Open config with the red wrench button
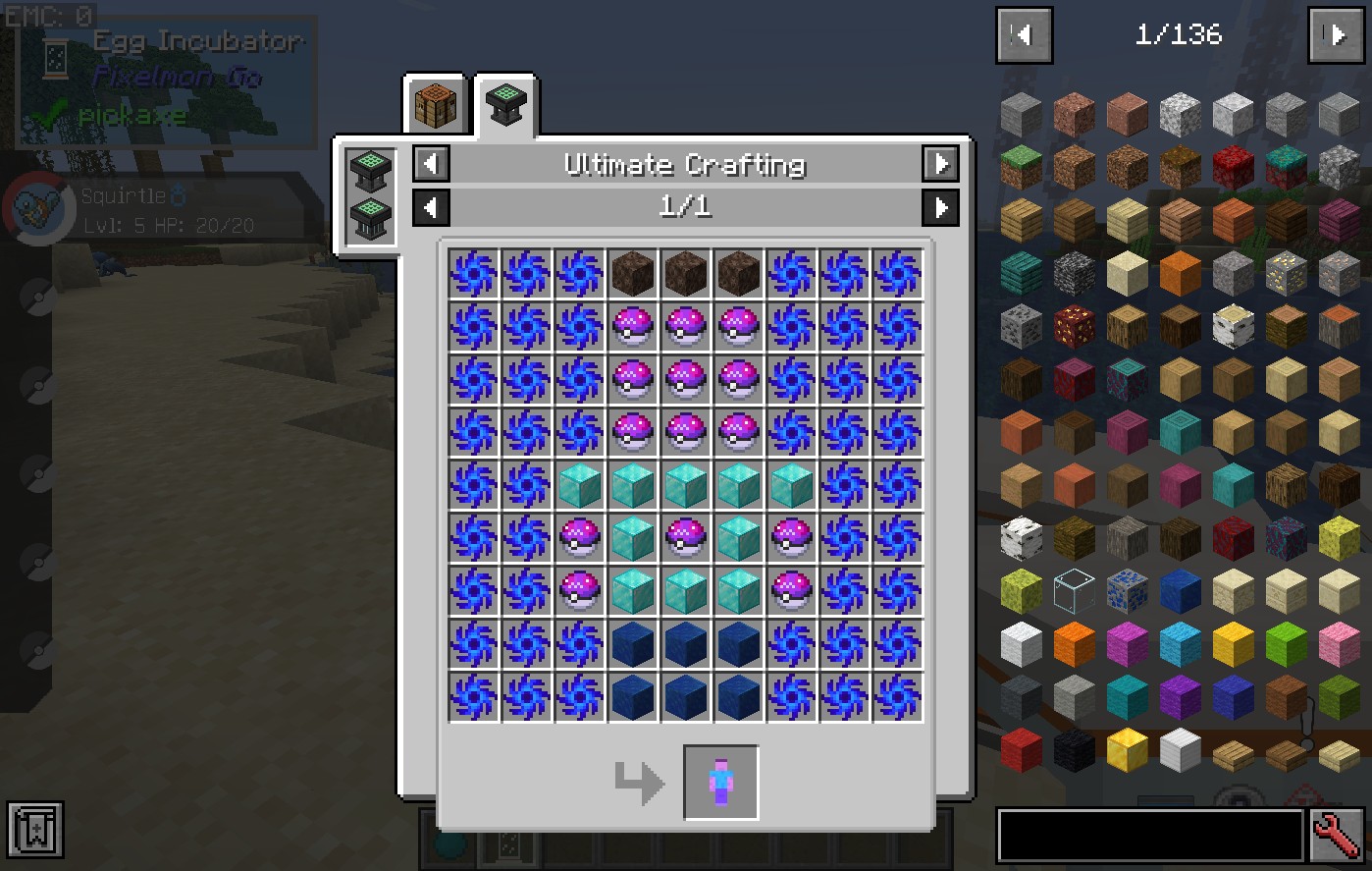Screen dimensions: 1372x871 pos(1337,836)
